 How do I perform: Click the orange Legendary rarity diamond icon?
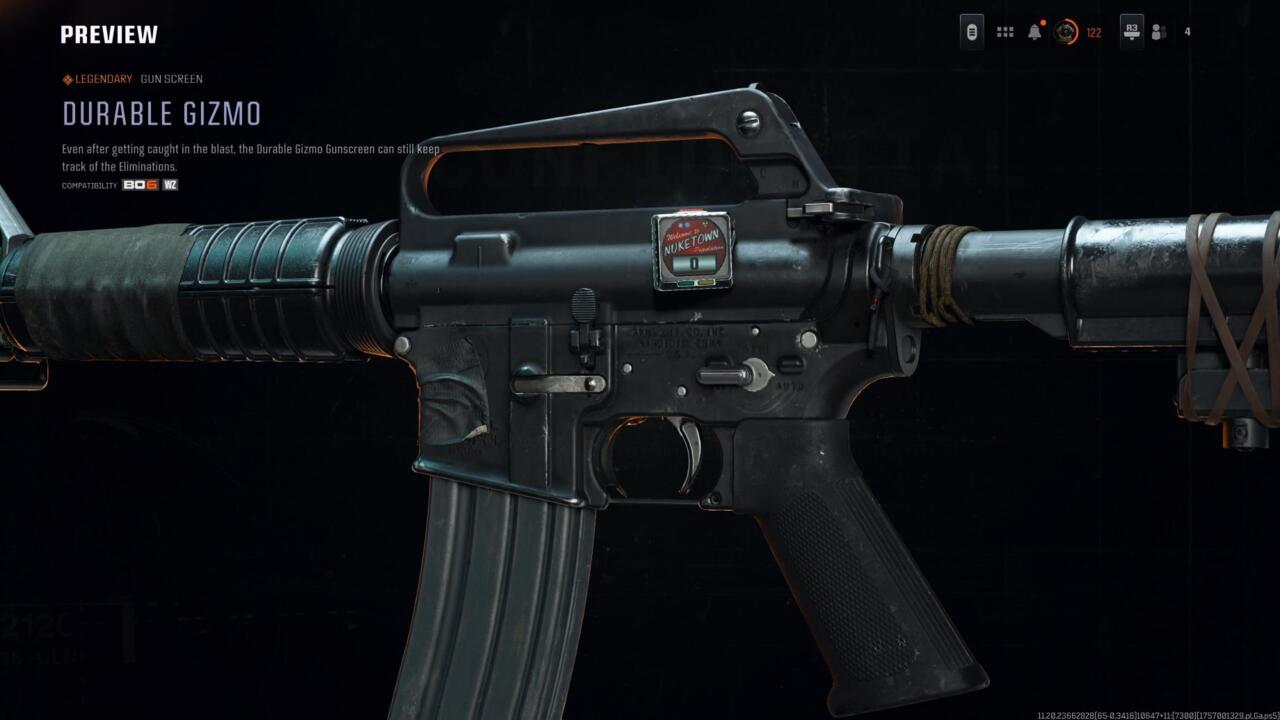[x=66, y=78]
